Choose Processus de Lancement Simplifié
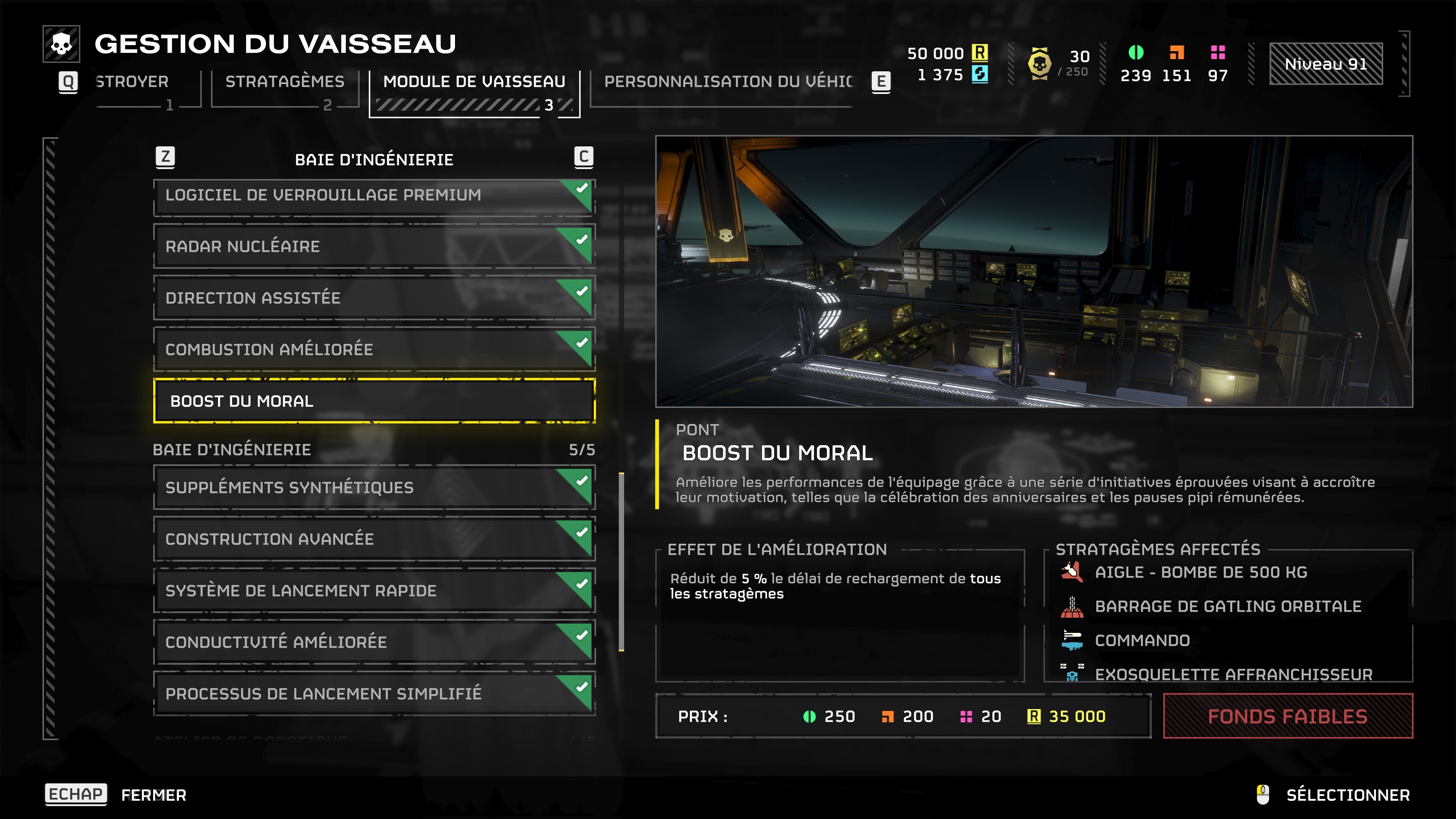The width and height of the screenshot is (1456, 819). coord(373,693)
